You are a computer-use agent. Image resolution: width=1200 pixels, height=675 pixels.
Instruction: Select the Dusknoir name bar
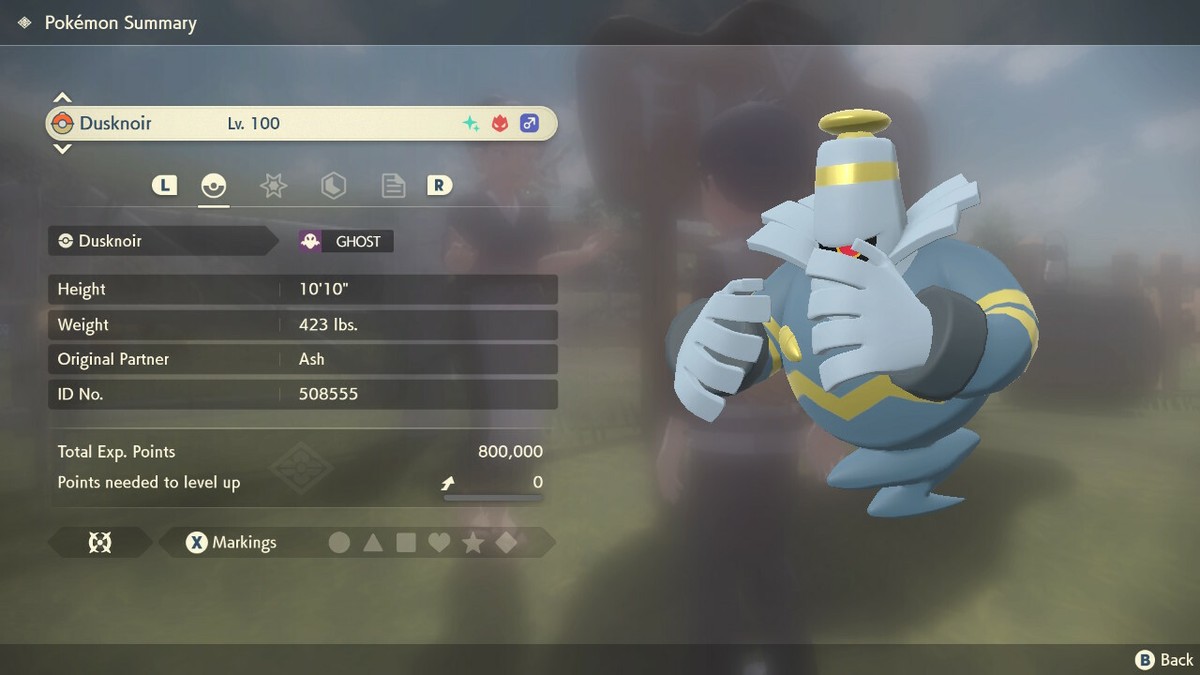coord(300,124)
